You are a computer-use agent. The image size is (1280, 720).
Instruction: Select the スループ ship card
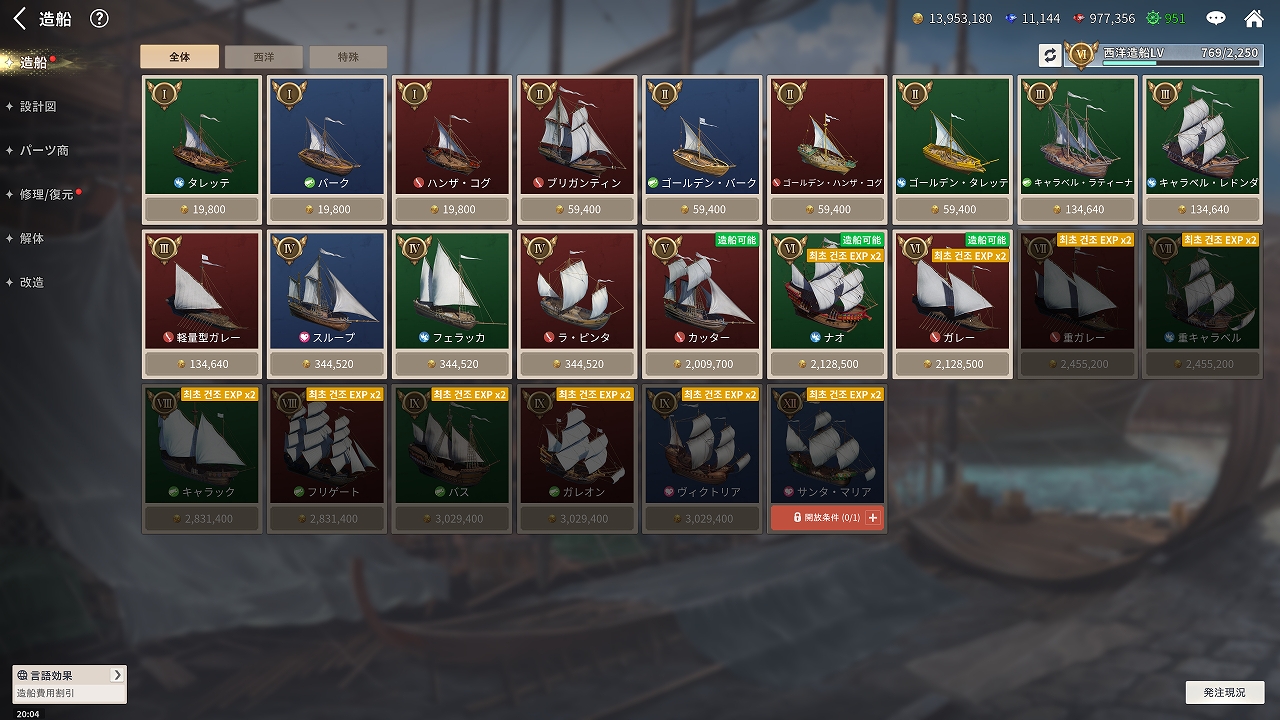coord(327,291)
